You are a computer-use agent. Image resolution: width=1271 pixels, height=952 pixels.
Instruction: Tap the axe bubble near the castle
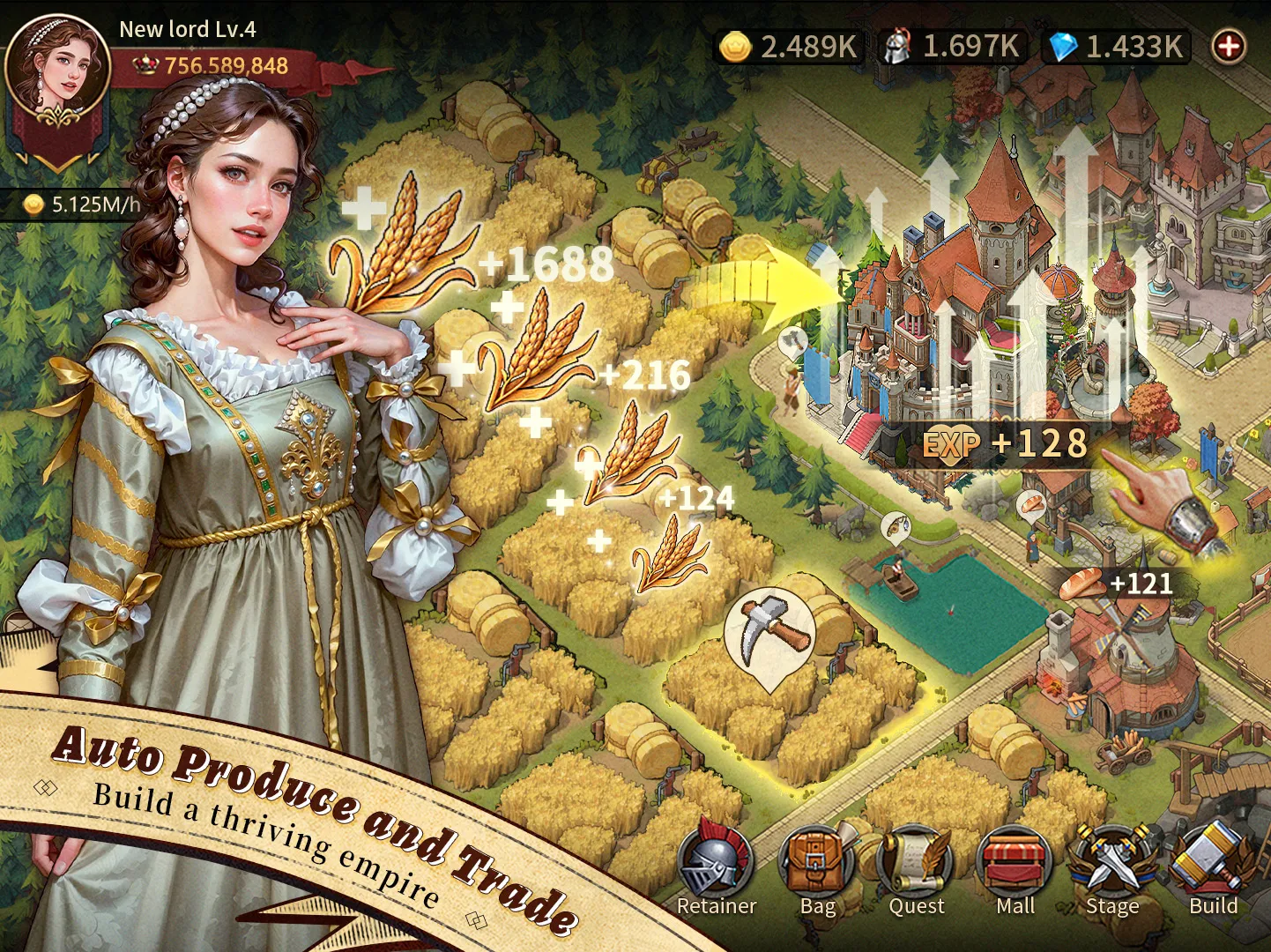(x=792, y=340)
